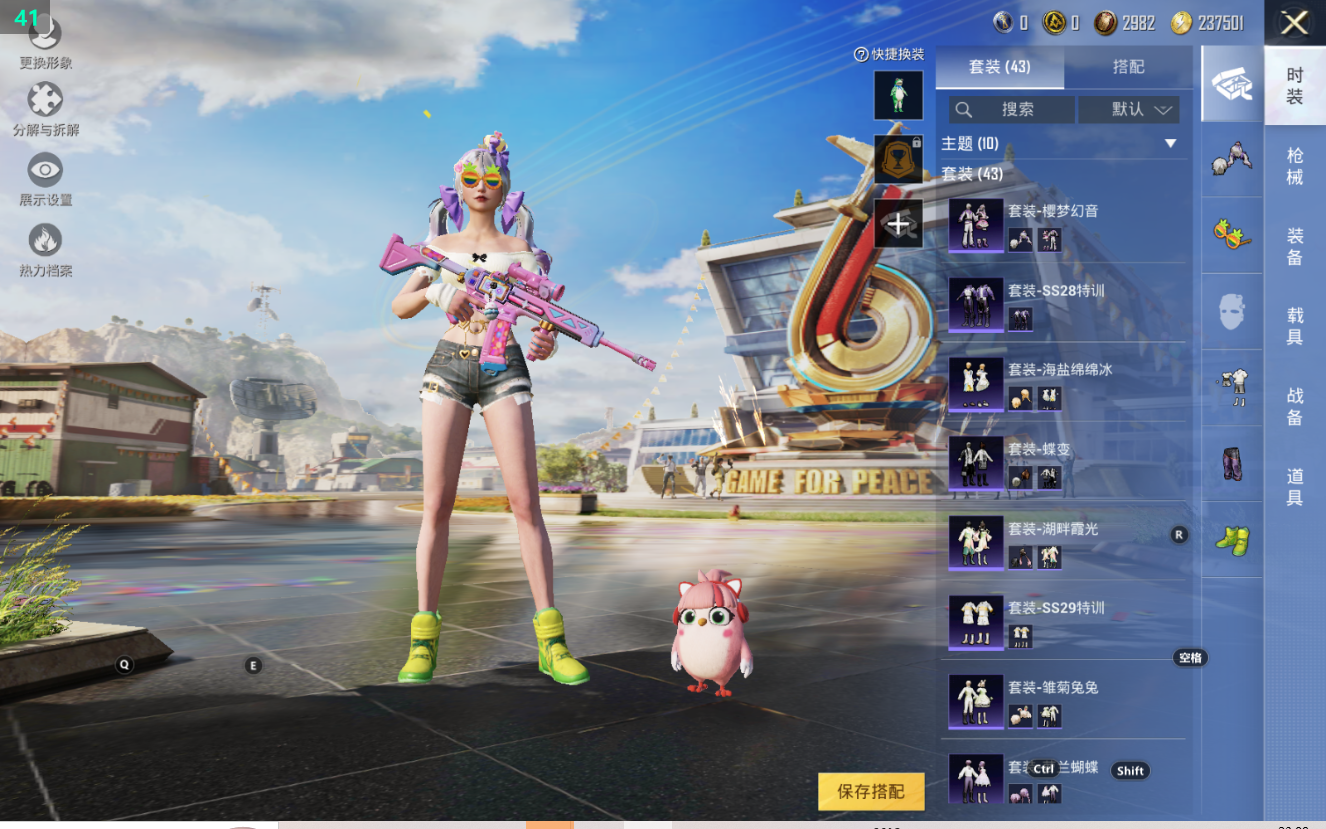The width and height of the screenshot is (1326, 829).
Task: Open the 热力档案 heat archive
Action: pos(45,248)
